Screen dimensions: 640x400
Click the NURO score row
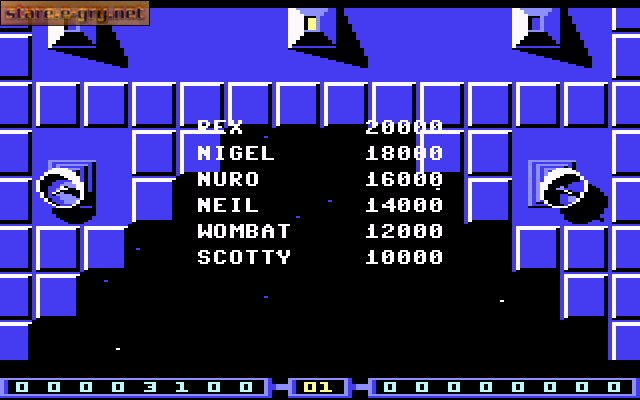pos(319,180)
